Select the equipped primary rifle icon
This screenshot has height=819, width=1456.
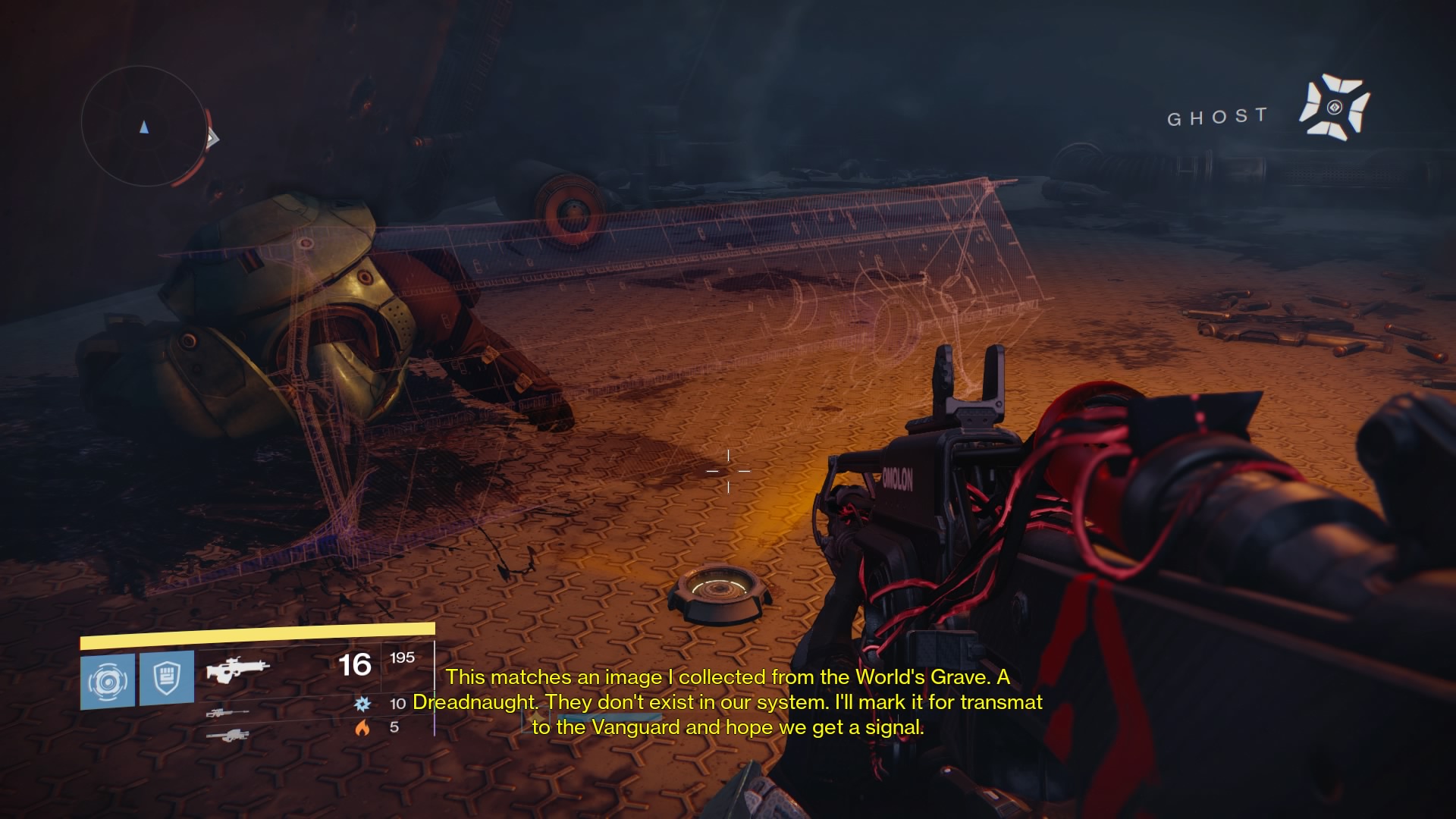click(238, 669)
